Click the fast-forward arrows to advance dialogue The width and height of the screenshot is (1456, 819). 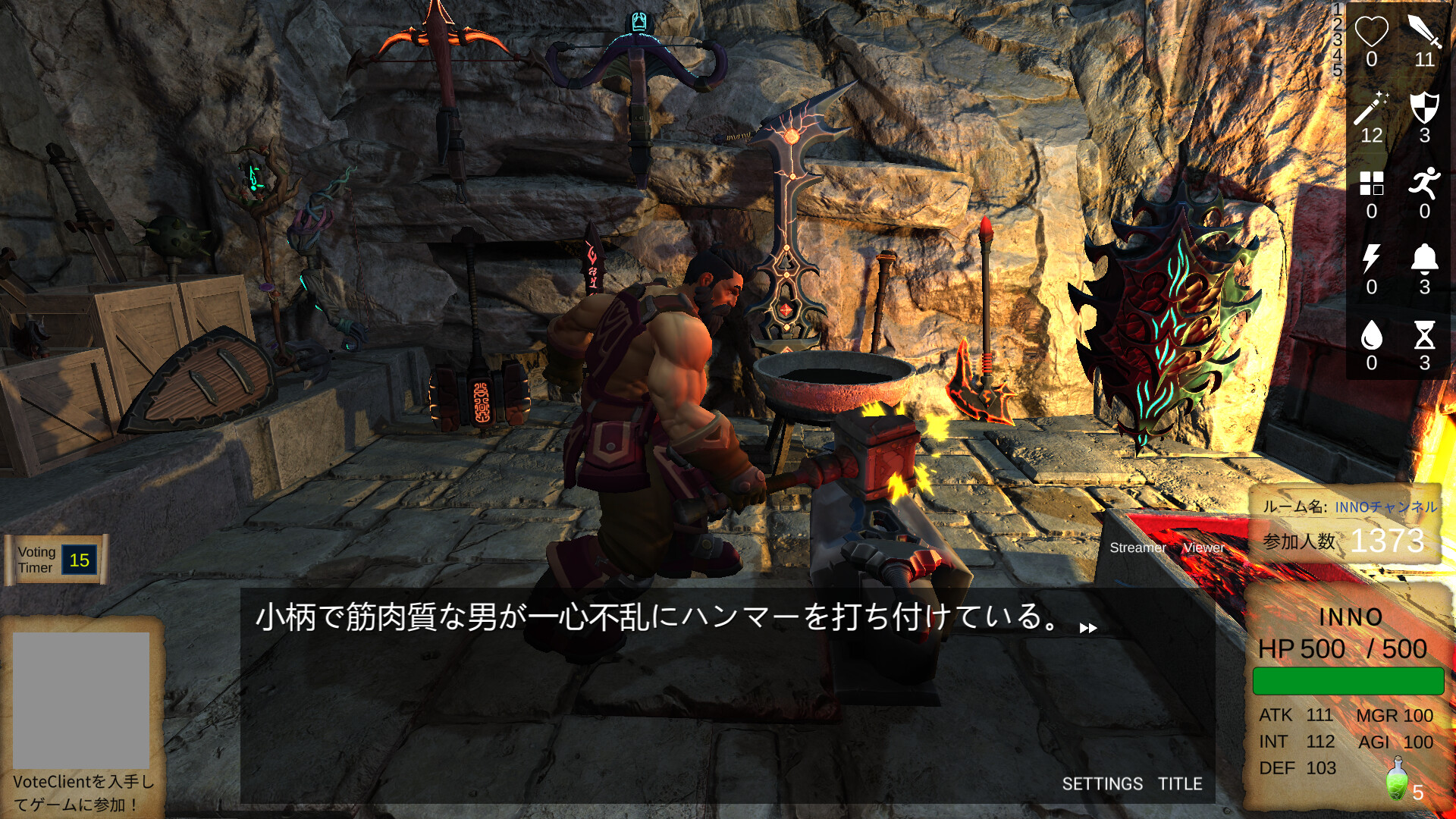click(1087, 627)
